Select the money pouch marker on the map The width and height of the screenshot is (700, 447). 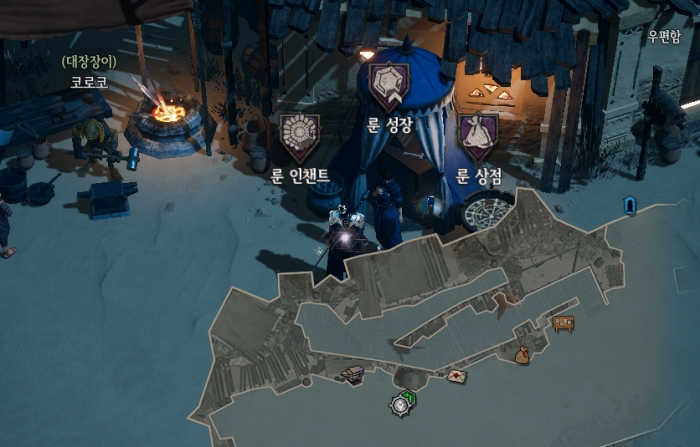tap(521, 354)
